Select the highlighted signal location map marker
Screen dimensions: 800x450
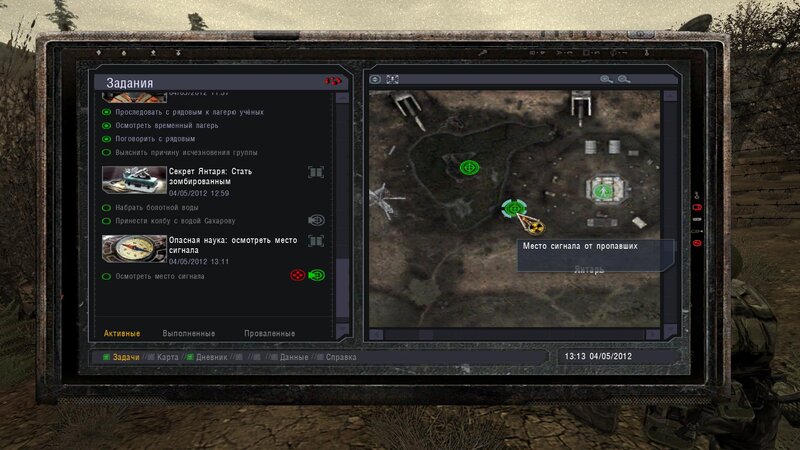pyautogui.click(x=514, y=208)
